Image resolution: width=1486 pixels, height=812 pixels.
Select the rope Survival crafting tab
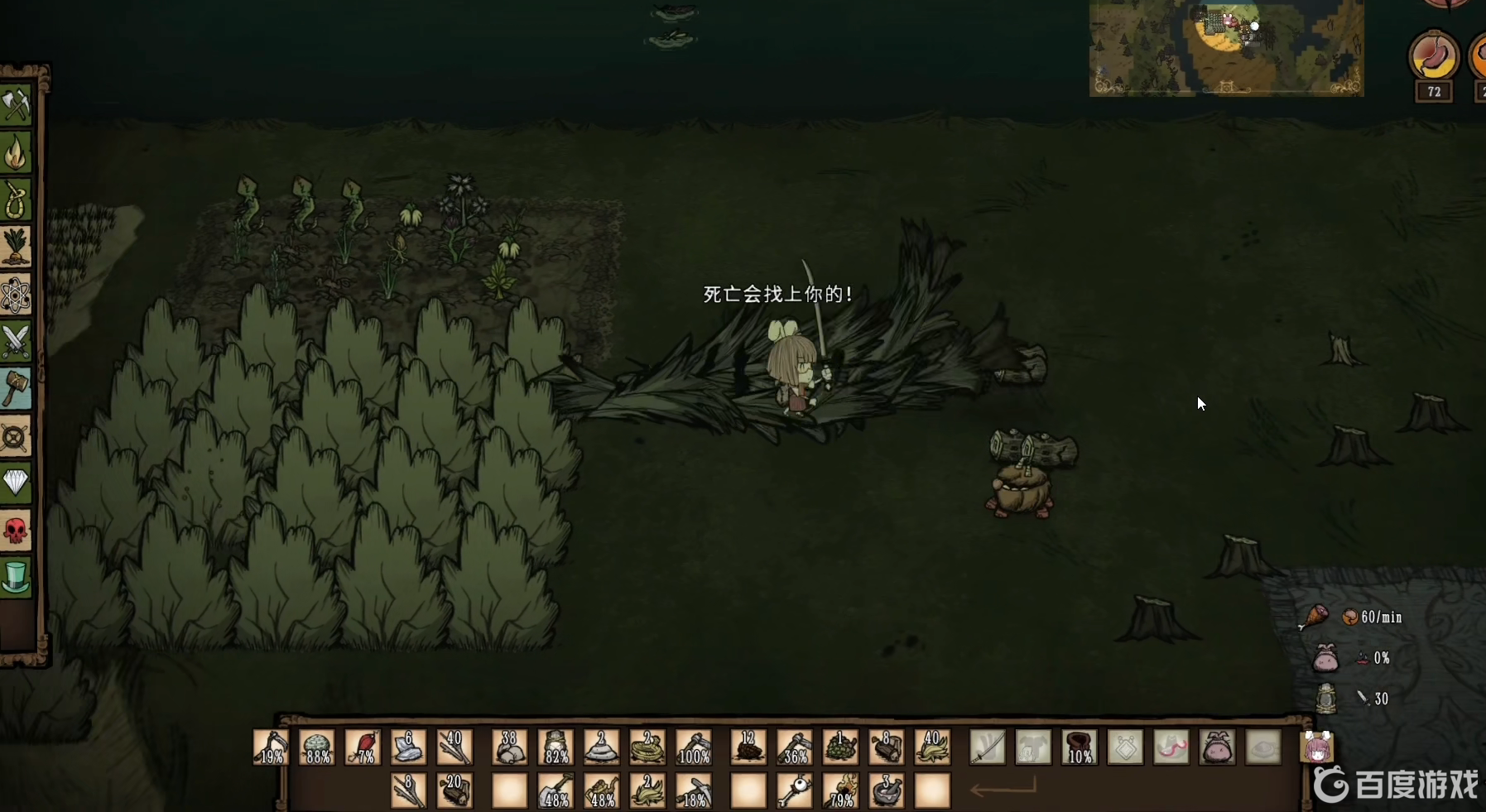tap(17, 200)
